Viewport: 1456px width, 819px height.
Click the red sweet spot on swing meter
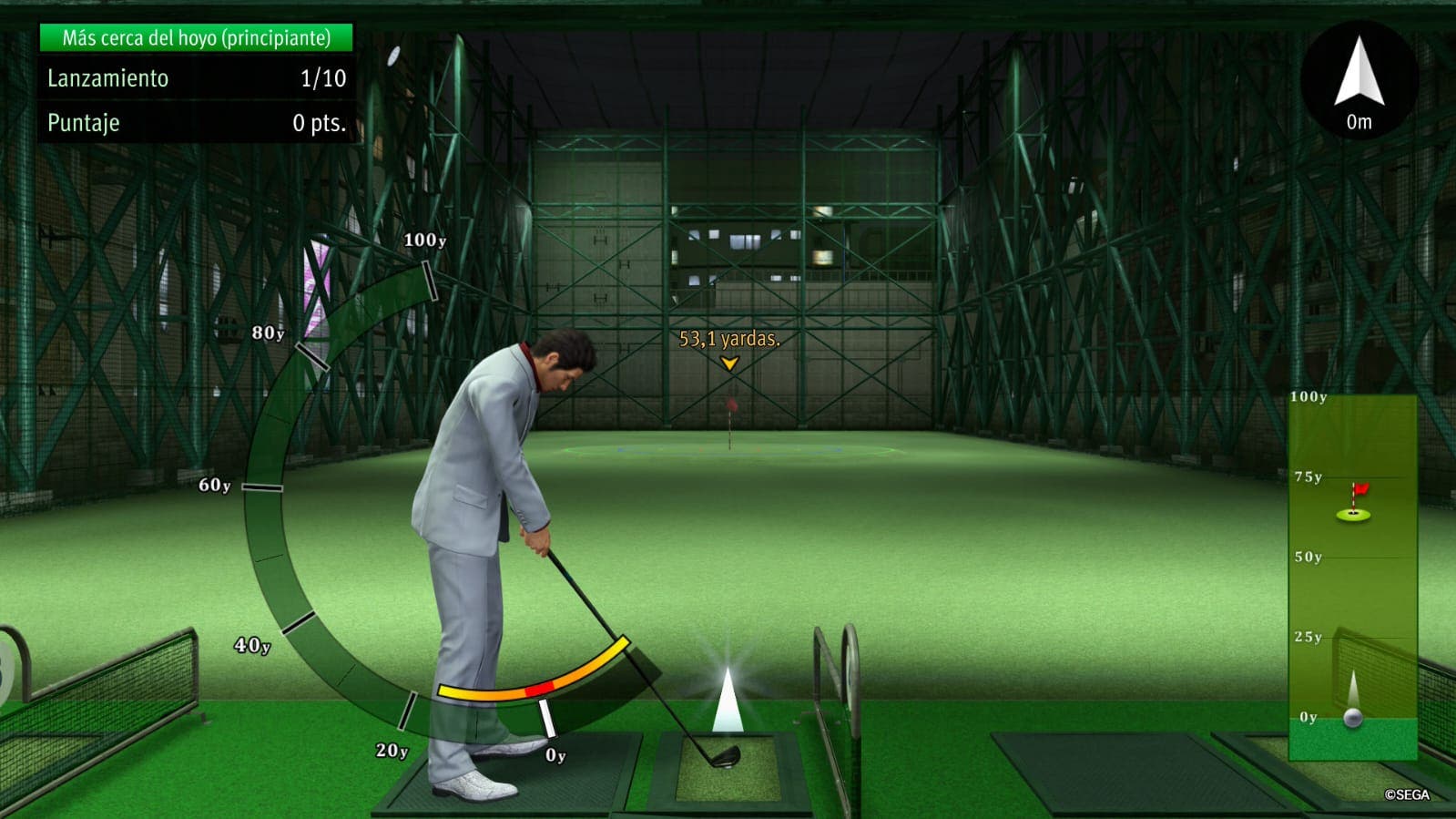(537, 690)
